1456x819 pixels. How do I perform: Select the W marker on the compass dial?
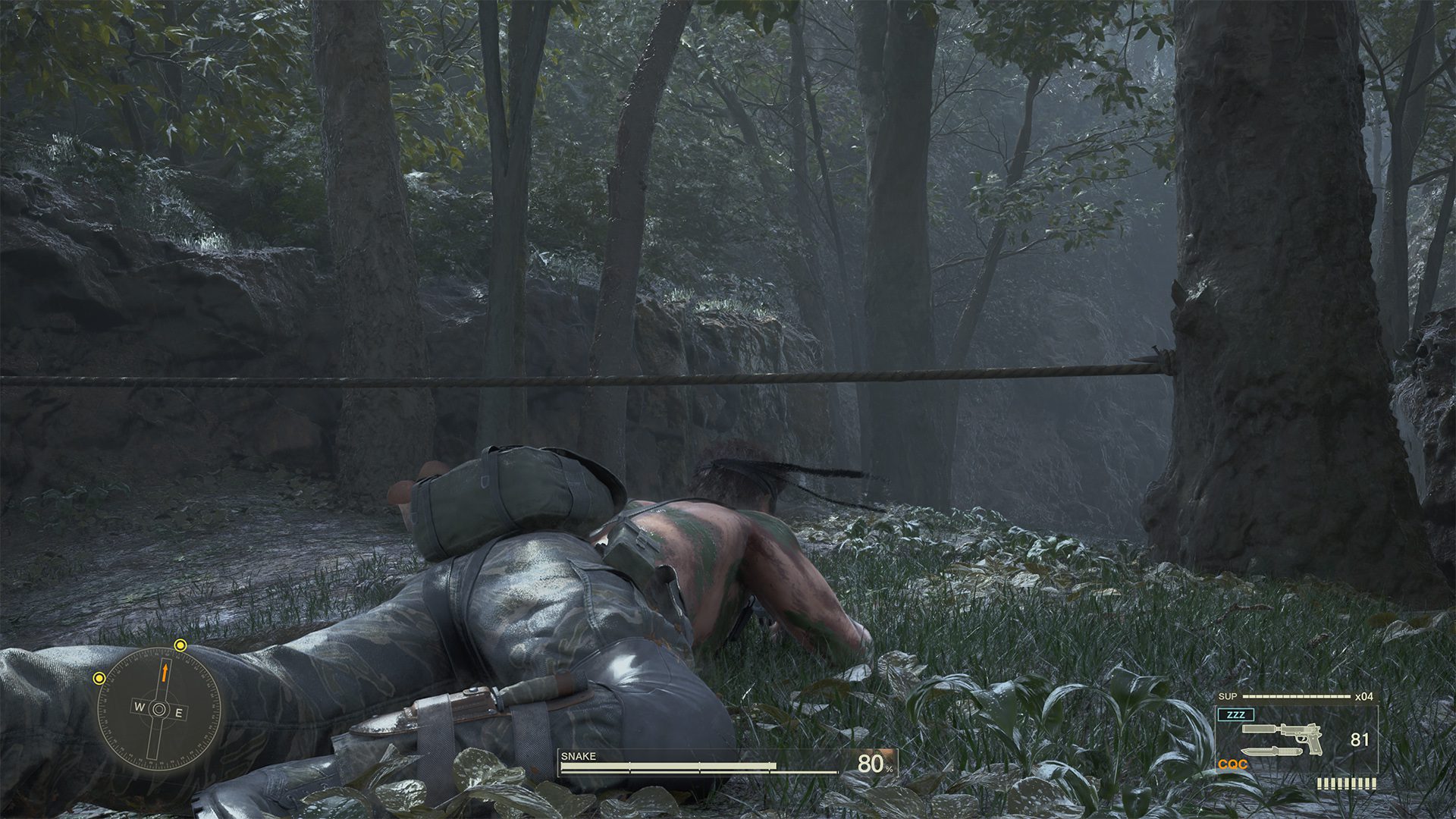[139, 707]
